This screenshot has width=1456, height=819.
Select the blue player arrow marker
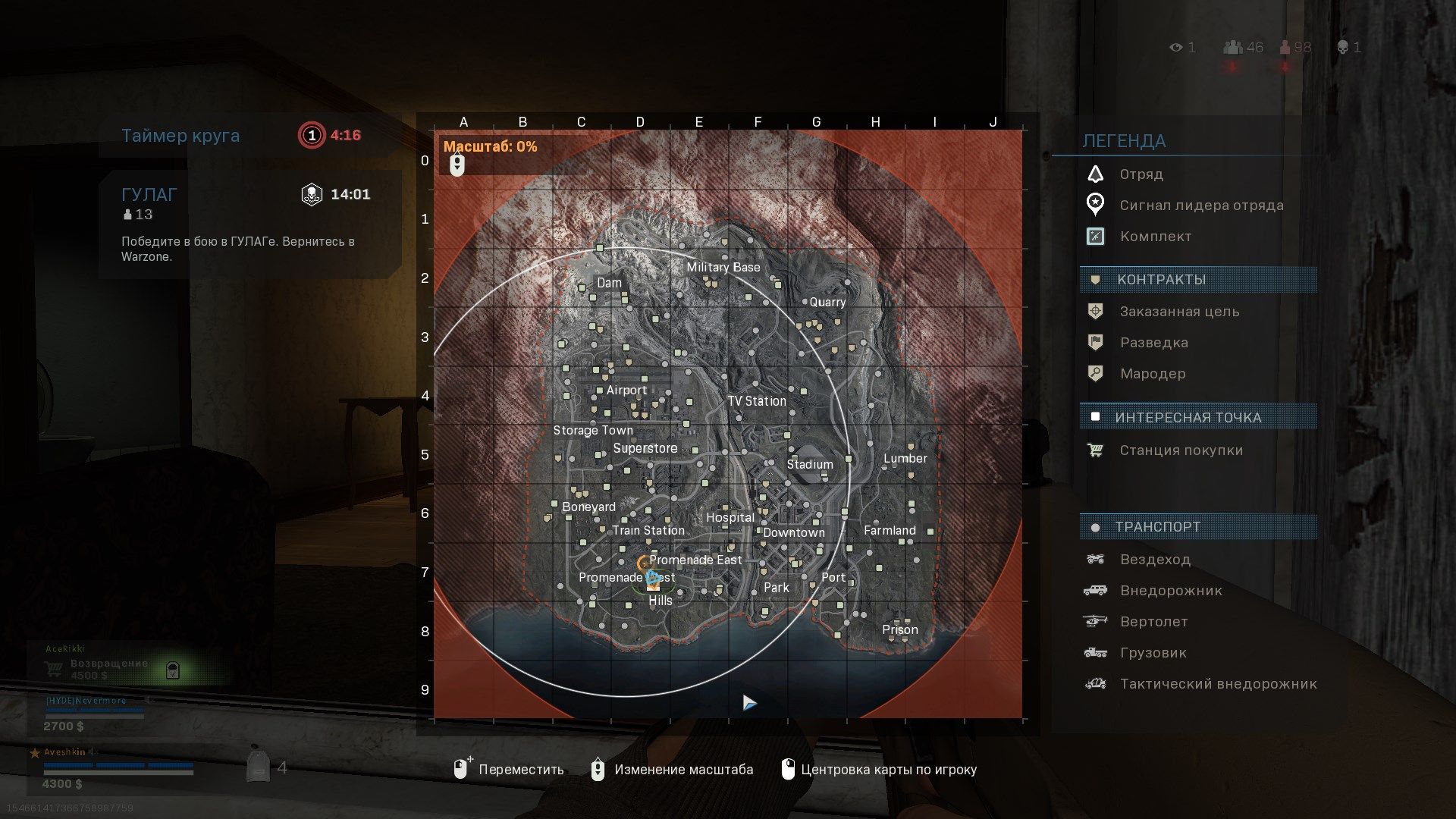[749, 703]
